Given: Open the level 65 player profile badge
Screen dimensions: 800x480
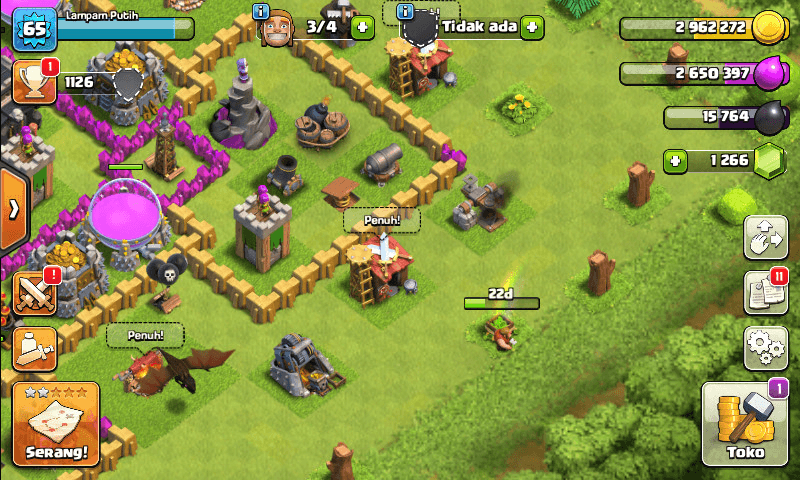Looking at the screenshot, I should (x=32, y=27).
